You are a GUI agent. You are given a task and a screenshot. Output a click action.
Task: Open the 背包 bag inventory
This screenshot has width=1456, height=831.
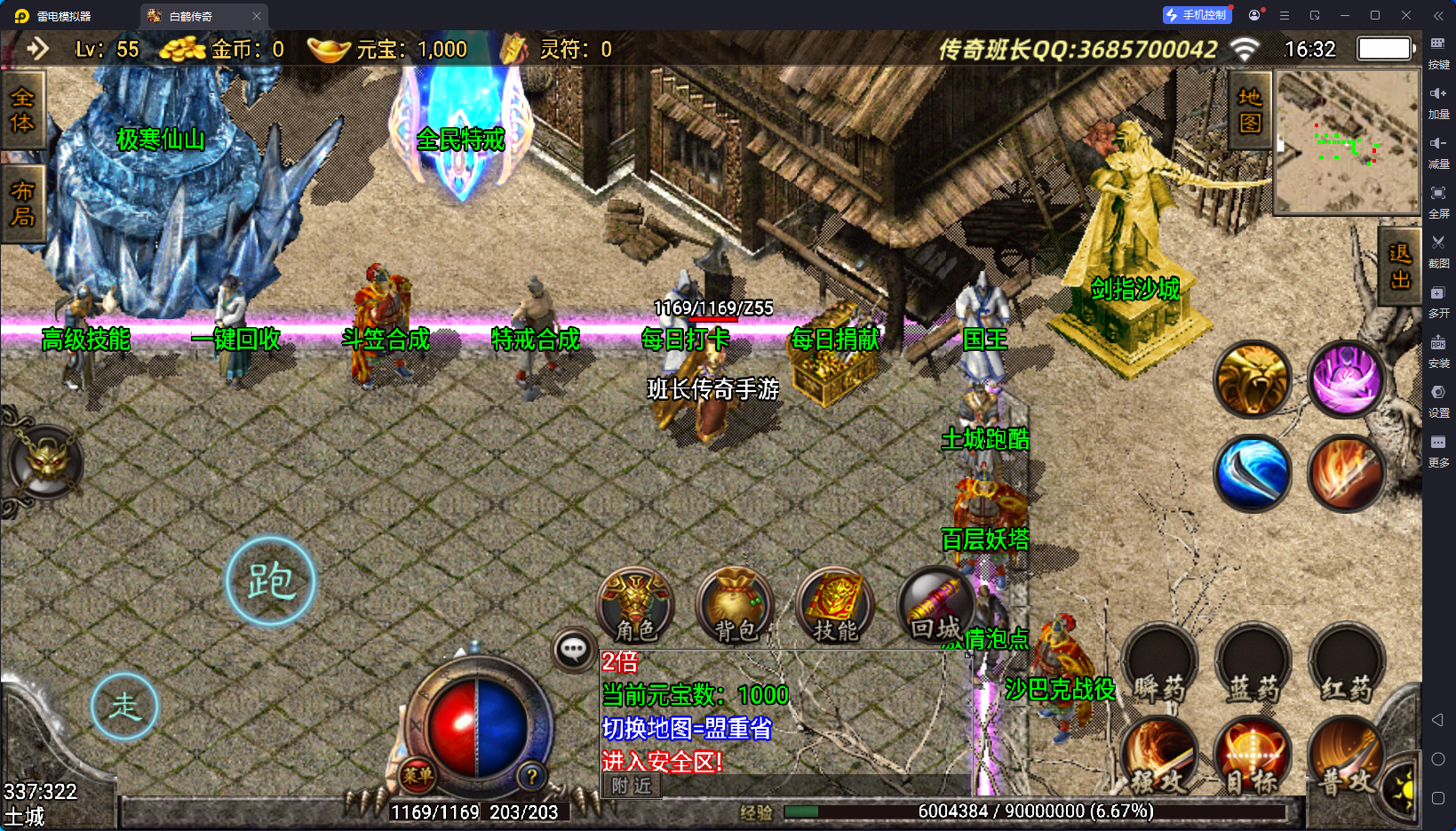click(736, 605)
